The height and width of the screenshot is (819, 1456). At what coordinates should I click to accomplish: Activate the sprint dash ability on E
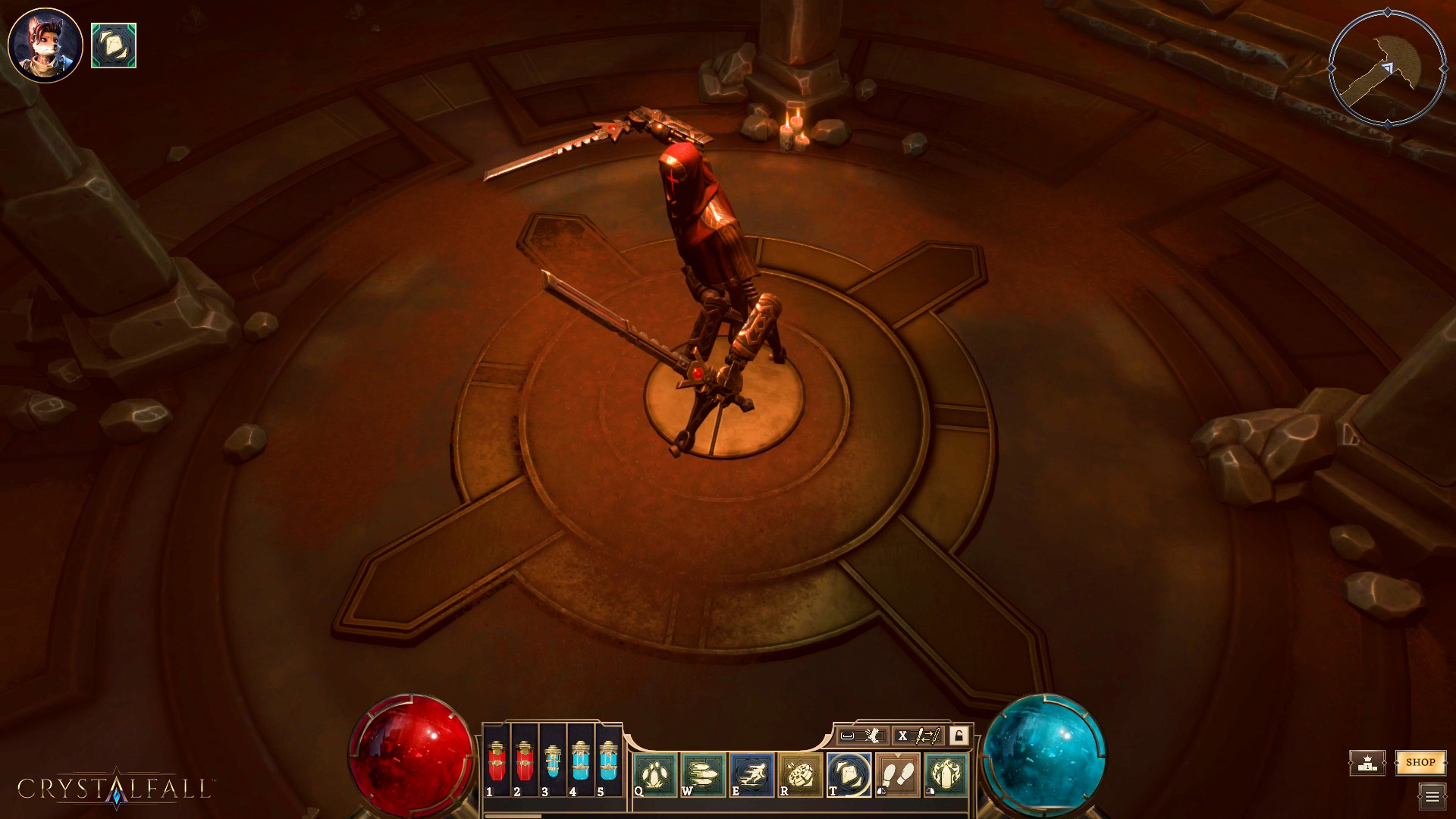coord(752,775)
